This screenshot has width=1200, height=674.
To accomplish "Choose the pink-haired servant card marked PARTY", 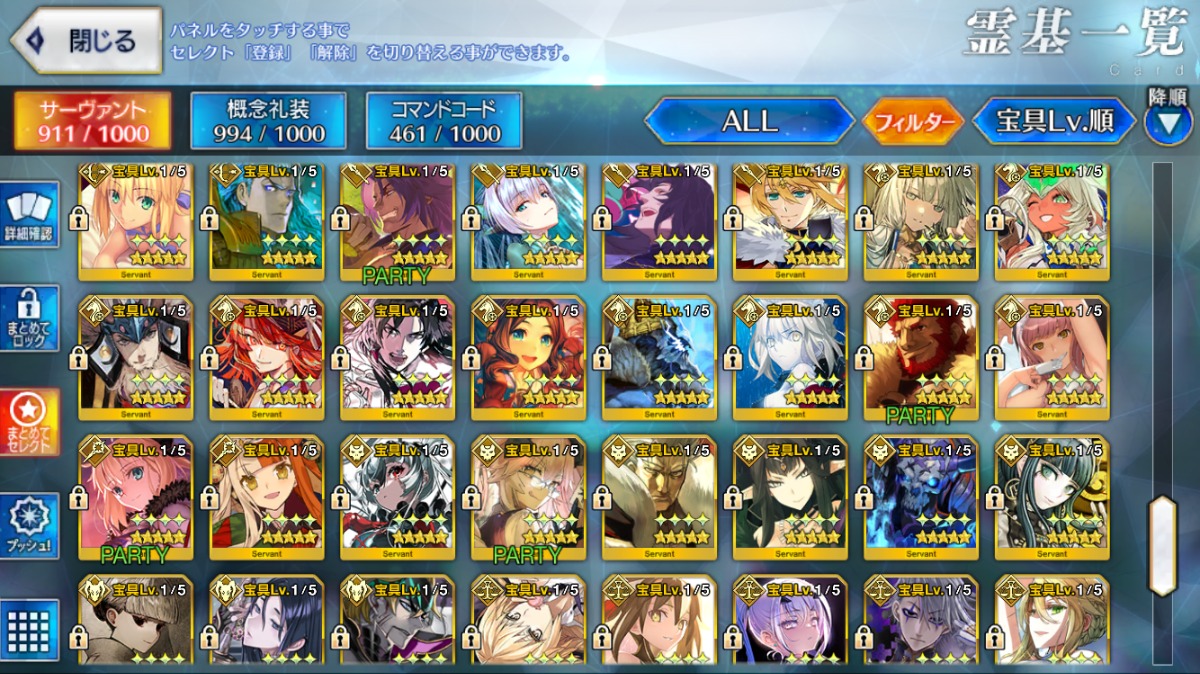I will coord(135,495).
